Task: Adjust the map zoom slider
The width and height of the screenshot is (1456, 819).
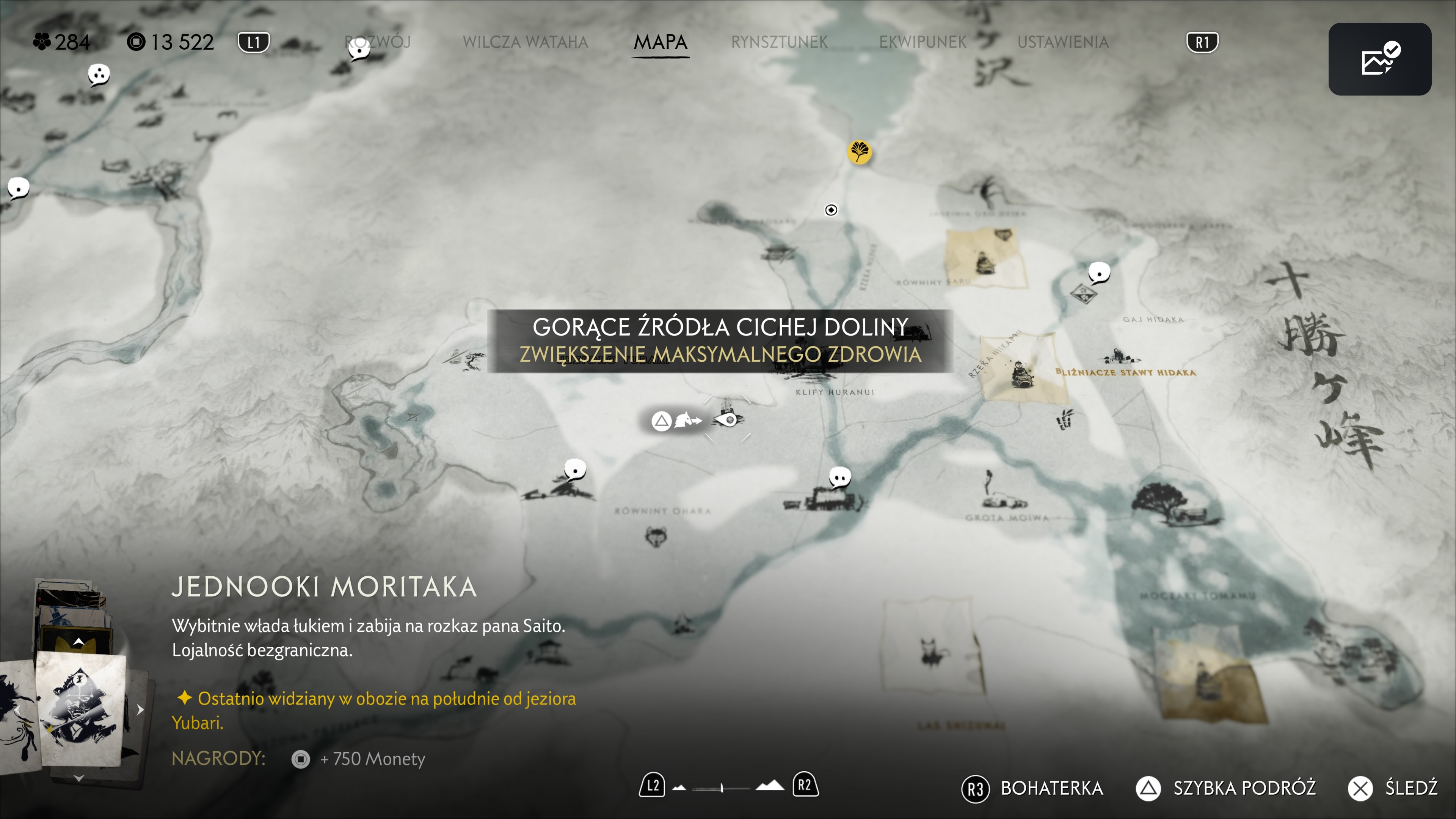Action: click(722, 788)
